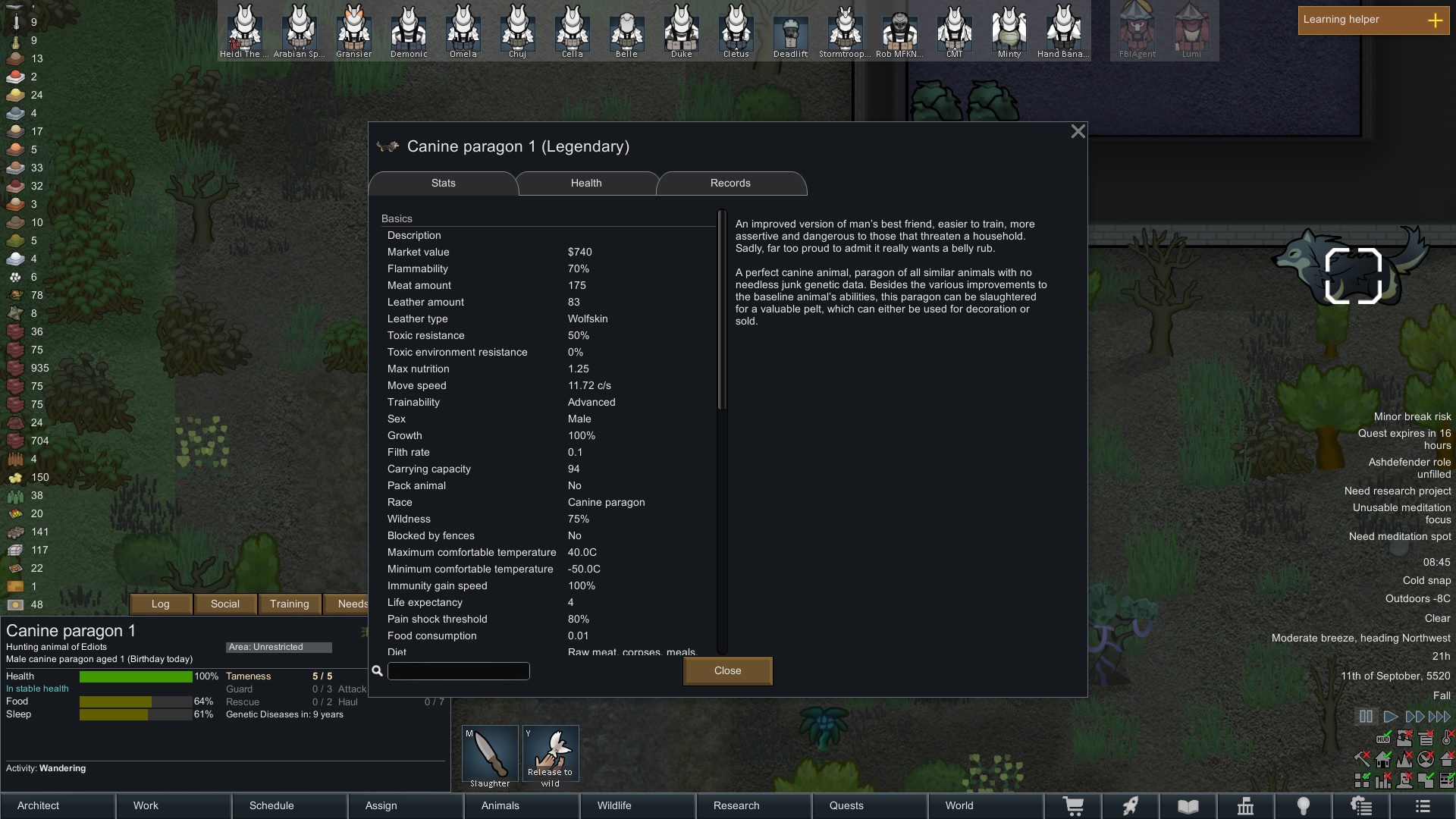Click the factions building icon
Image resolution: width=1456 pixels, height=819 pixels.
pyautogui.click(x=1244, y=806)
